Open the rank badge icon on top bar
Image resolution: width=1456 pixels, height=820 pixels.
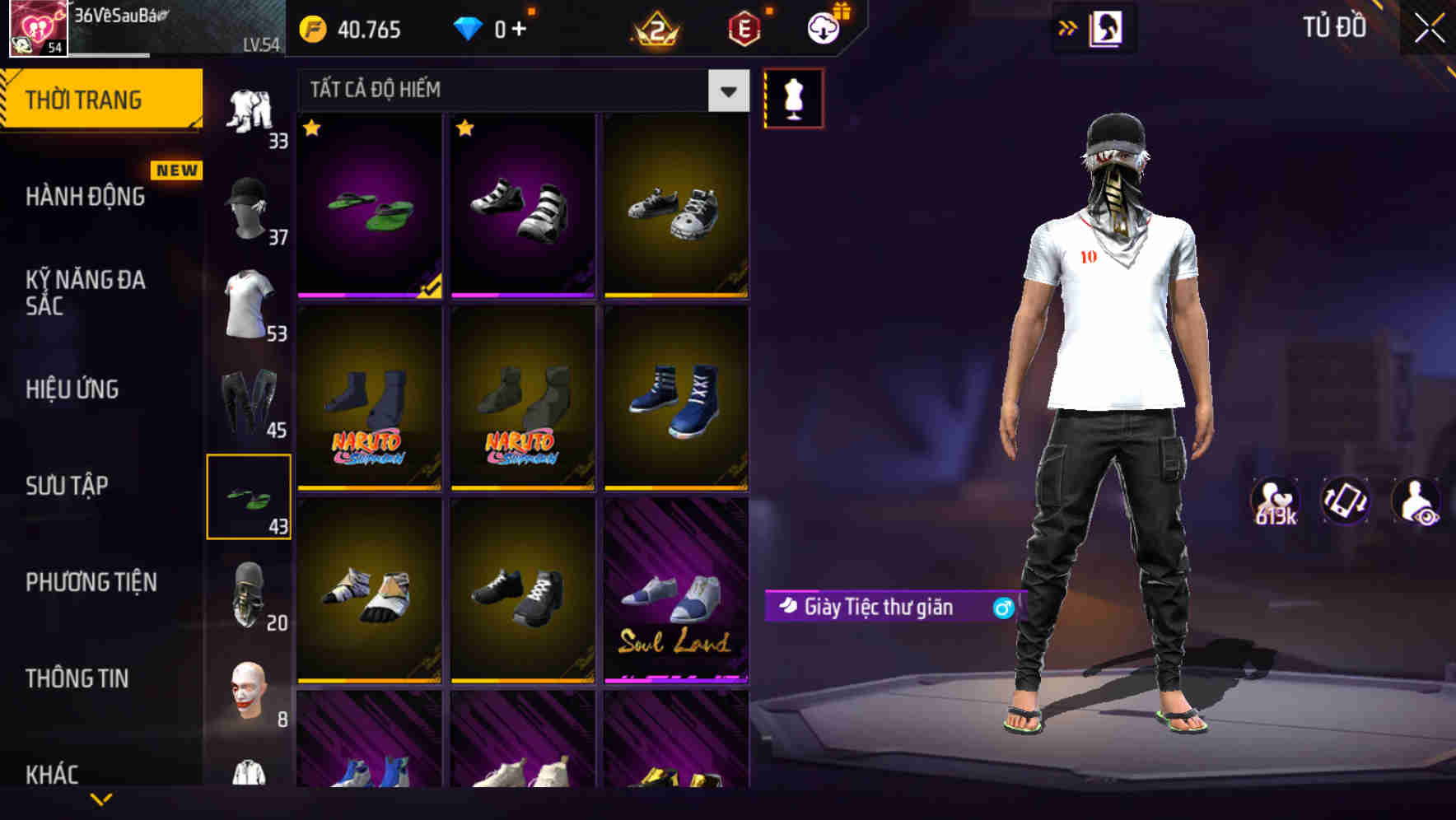(659, 30)
